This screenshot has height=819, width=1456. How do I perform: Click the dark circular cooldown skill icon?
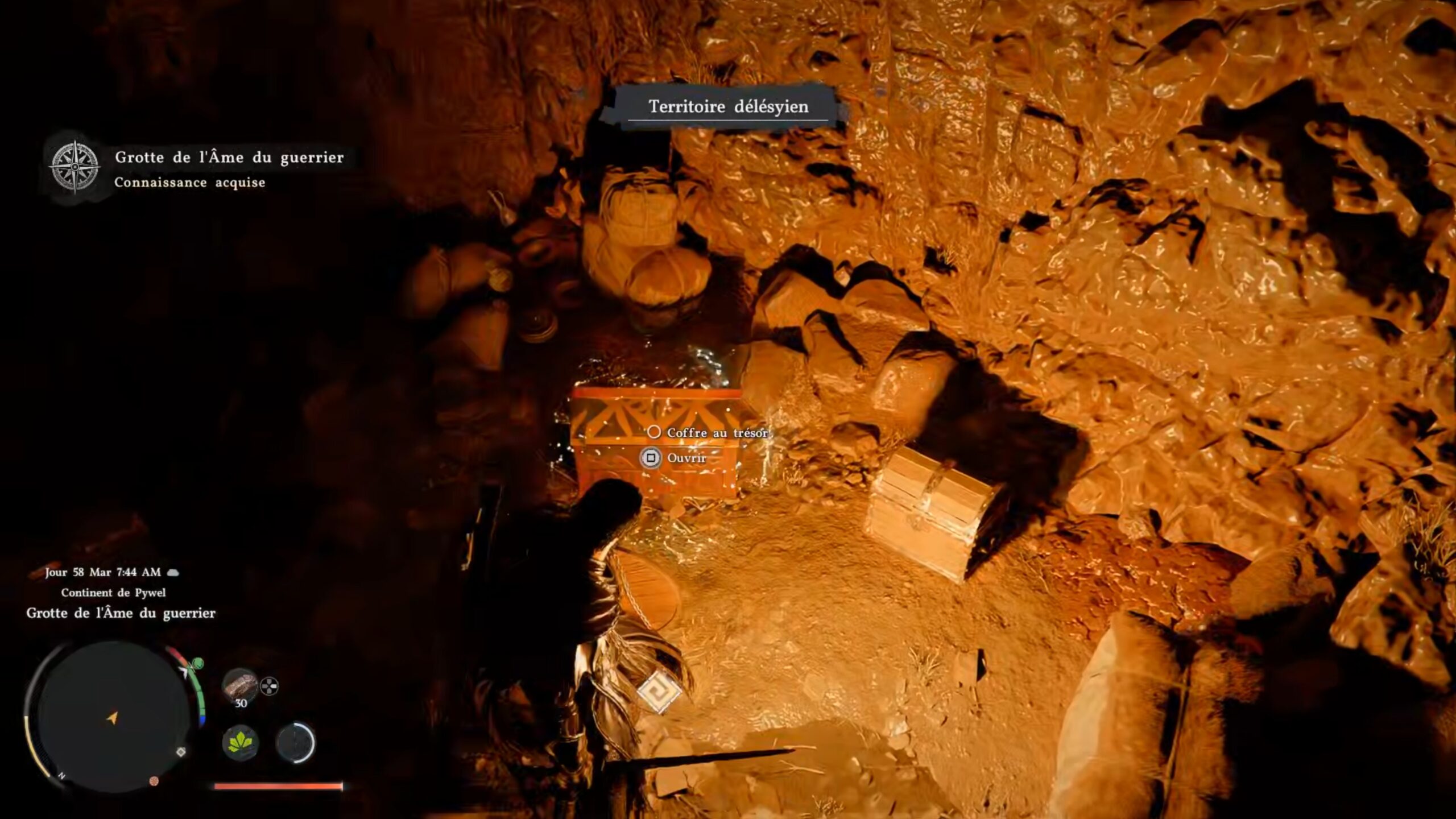pos(295,742)
